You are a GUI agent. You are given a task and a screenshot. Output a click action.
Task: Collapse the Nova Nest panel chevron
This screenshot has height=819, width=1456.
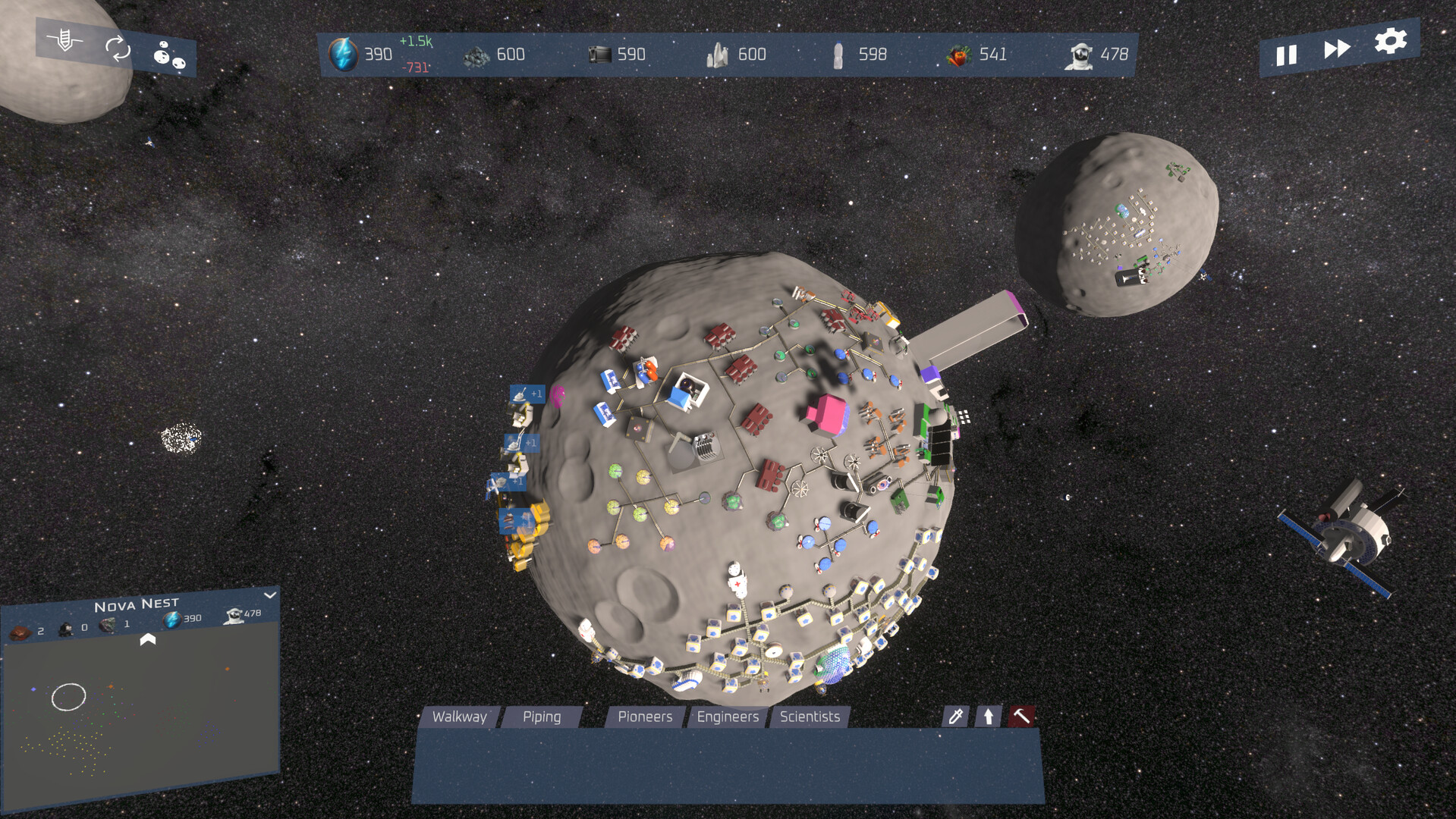click(x=269, y=596)
